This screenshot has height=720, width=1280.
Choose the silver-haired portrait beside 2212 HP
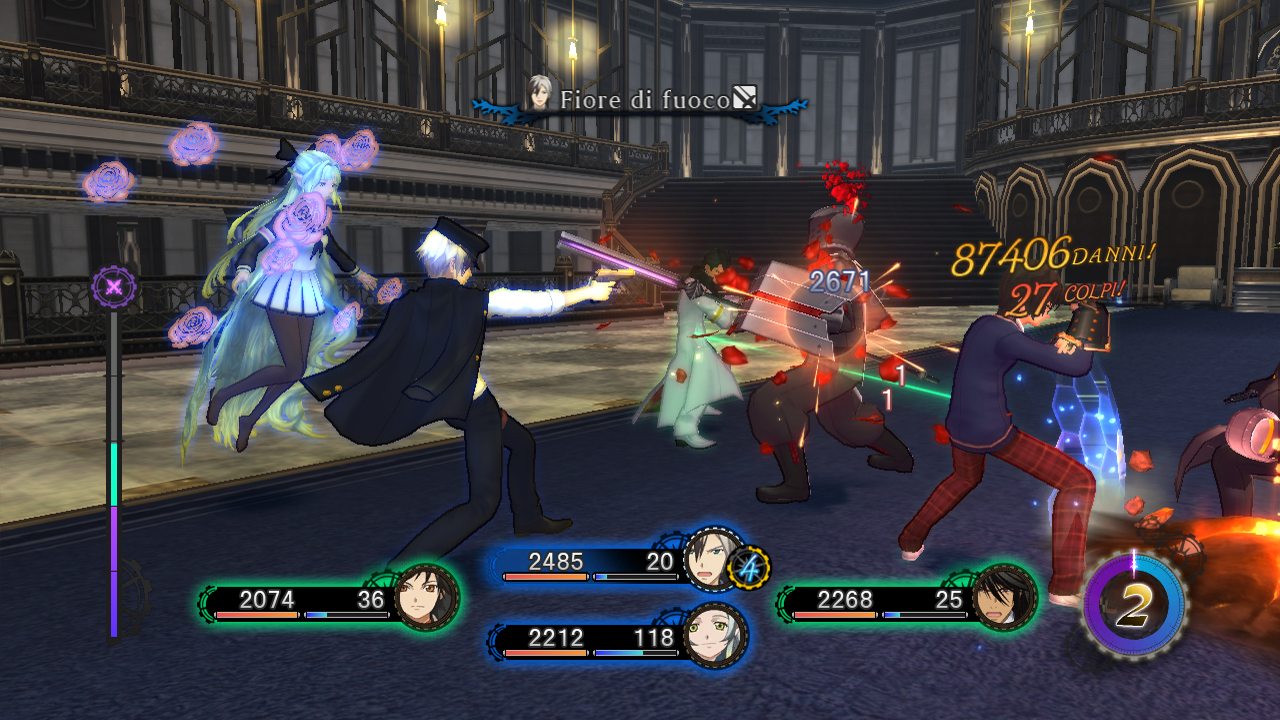click(715, 635)
